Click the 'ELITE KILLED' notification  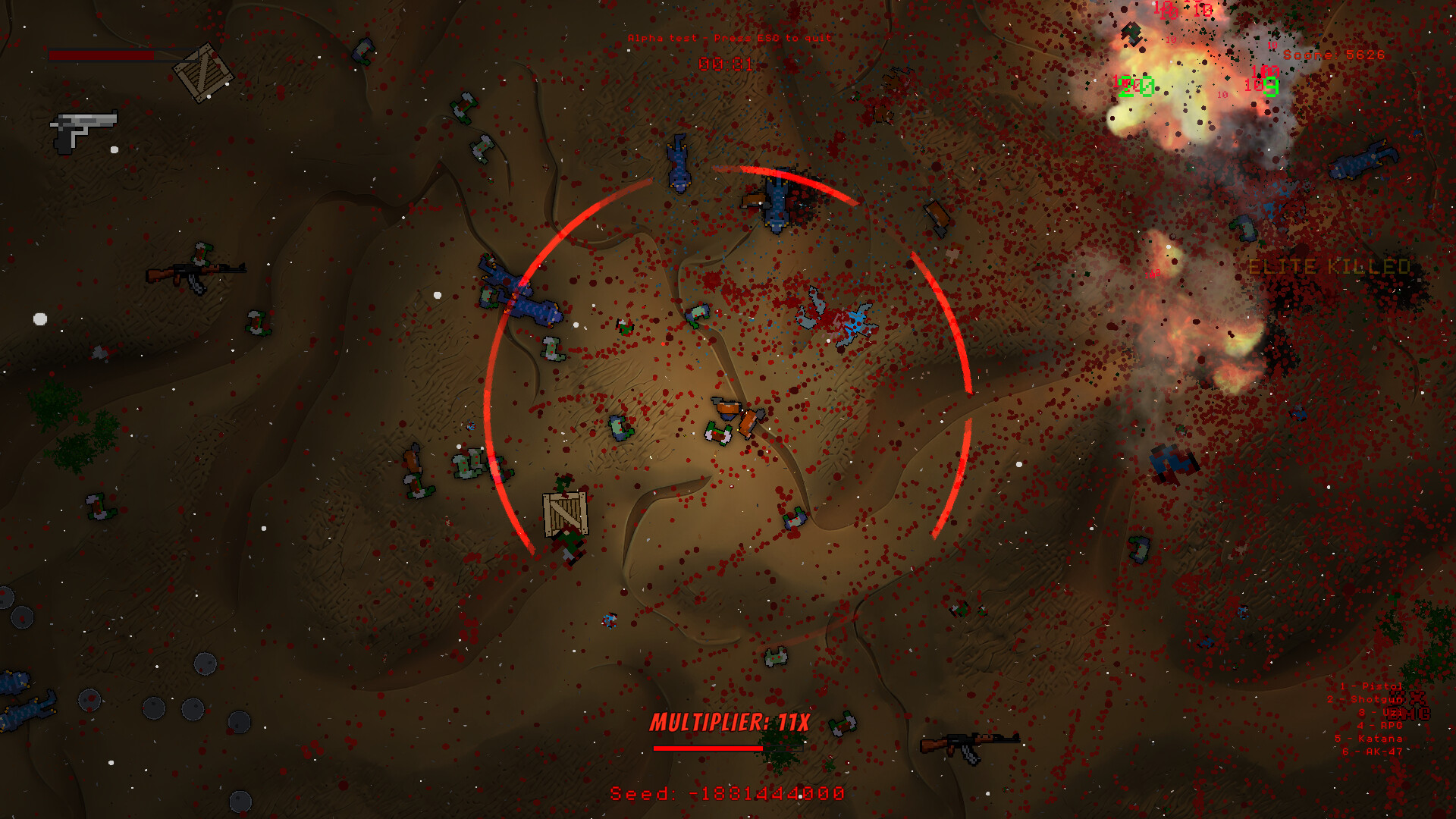1331,267
